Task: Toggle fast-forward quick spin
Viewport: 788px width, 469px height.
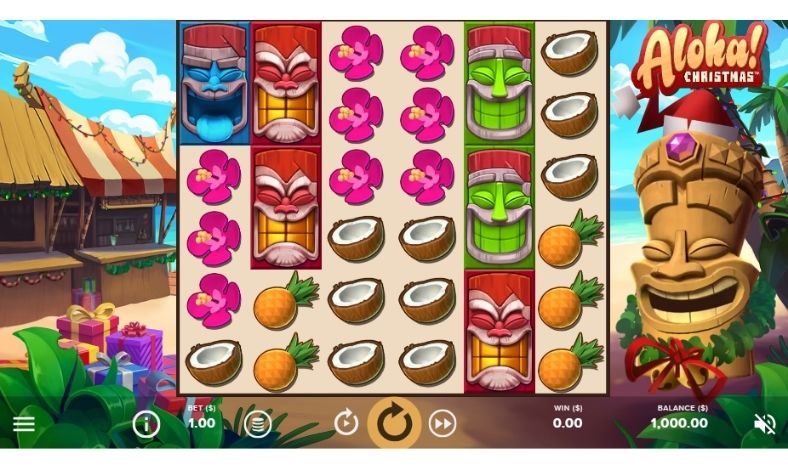Action: pyautogui.click(x=442, y=423)
